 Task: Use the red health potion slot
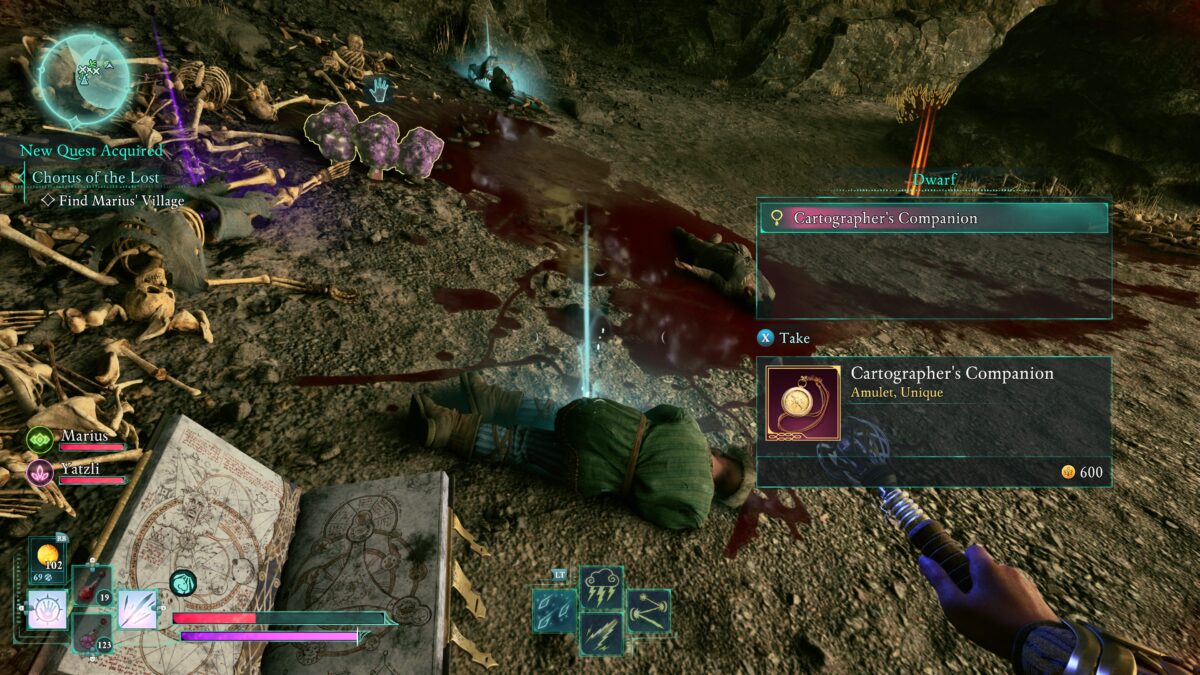pos(91,585)
